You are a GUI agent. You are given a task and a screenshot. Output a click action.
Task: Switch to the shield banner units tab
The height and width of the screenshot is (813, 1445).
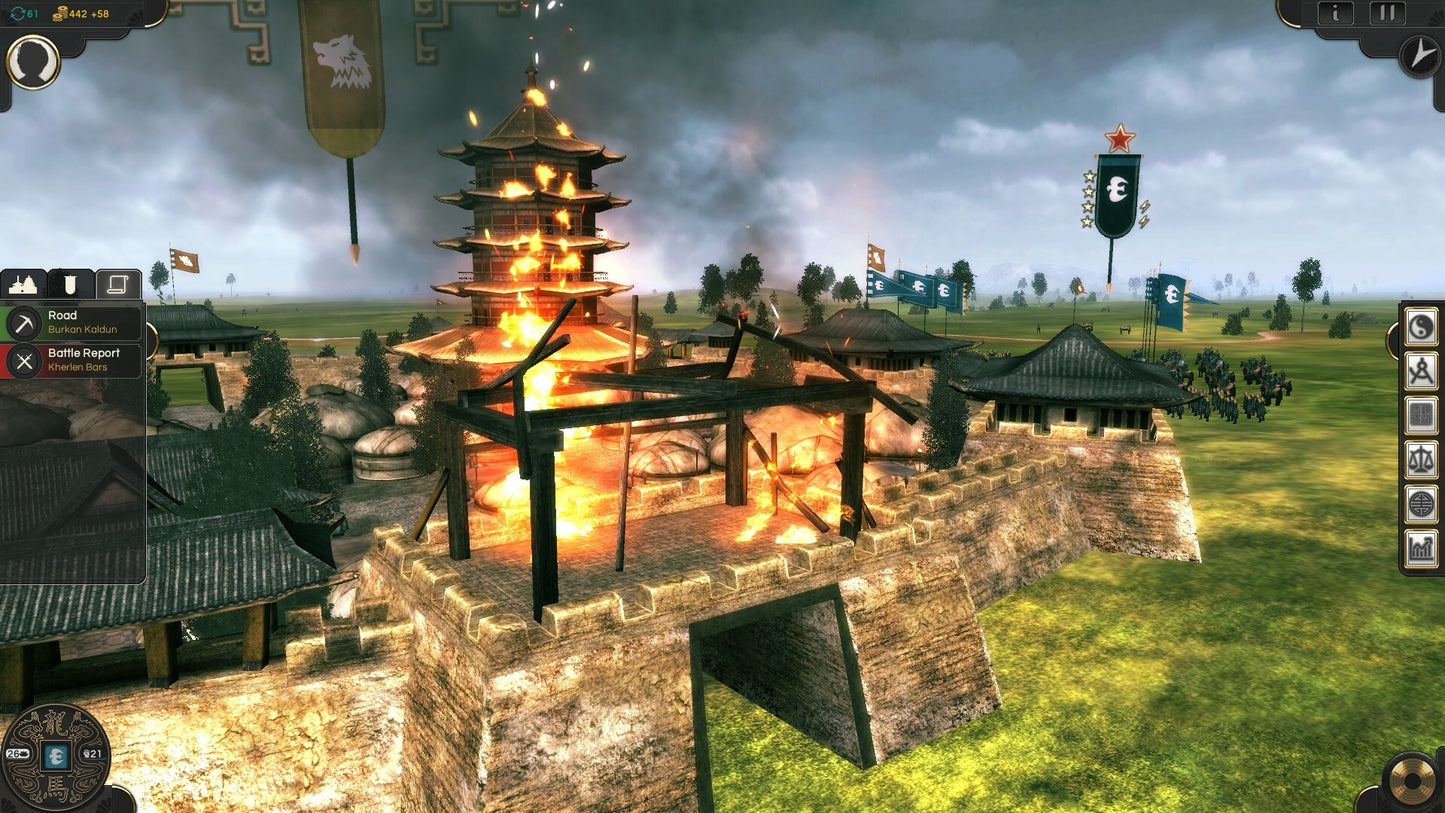coord(68,284)
